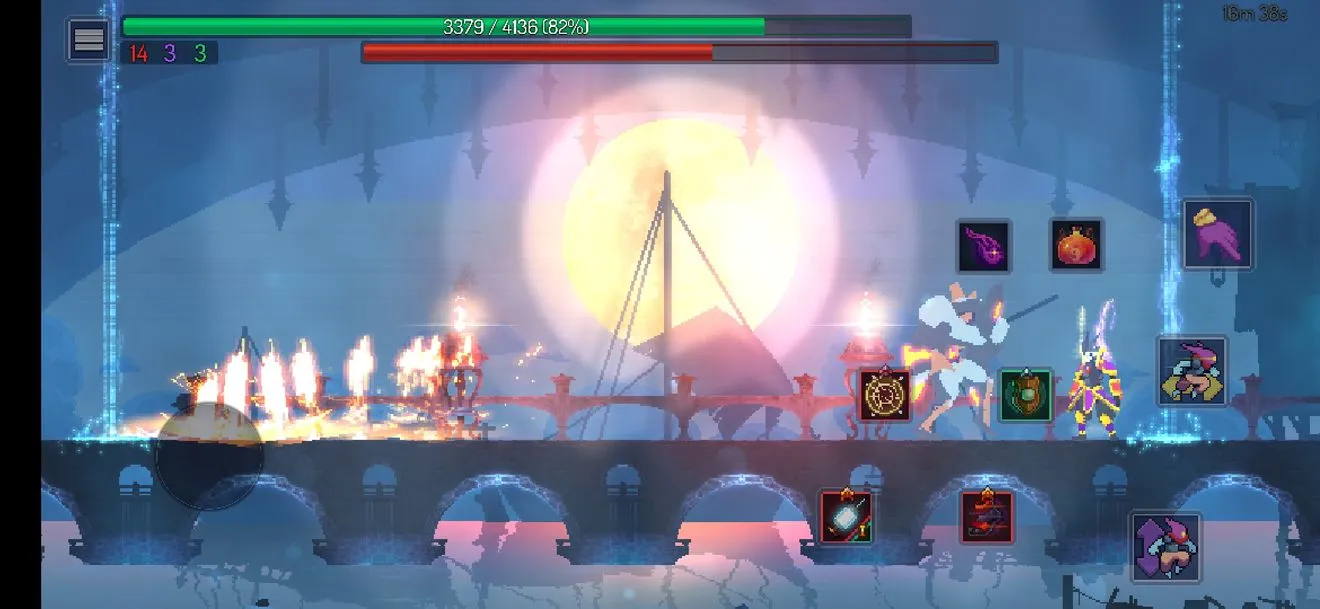Use the green shield weapon
This screenshot has height=609, width=1320.
(1026, 394)
